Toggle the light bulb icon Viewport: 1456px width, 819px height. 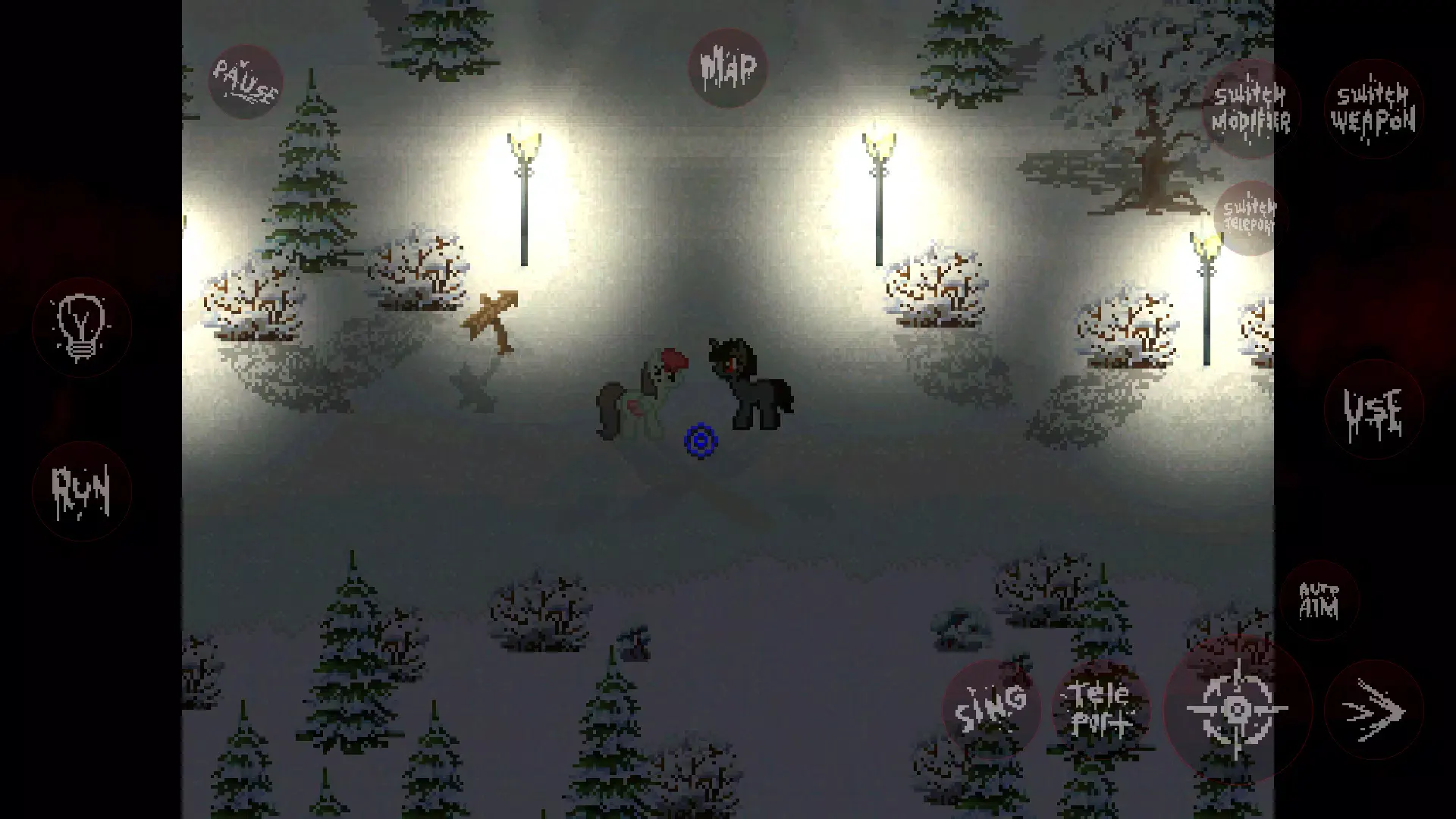pos(81,328)
